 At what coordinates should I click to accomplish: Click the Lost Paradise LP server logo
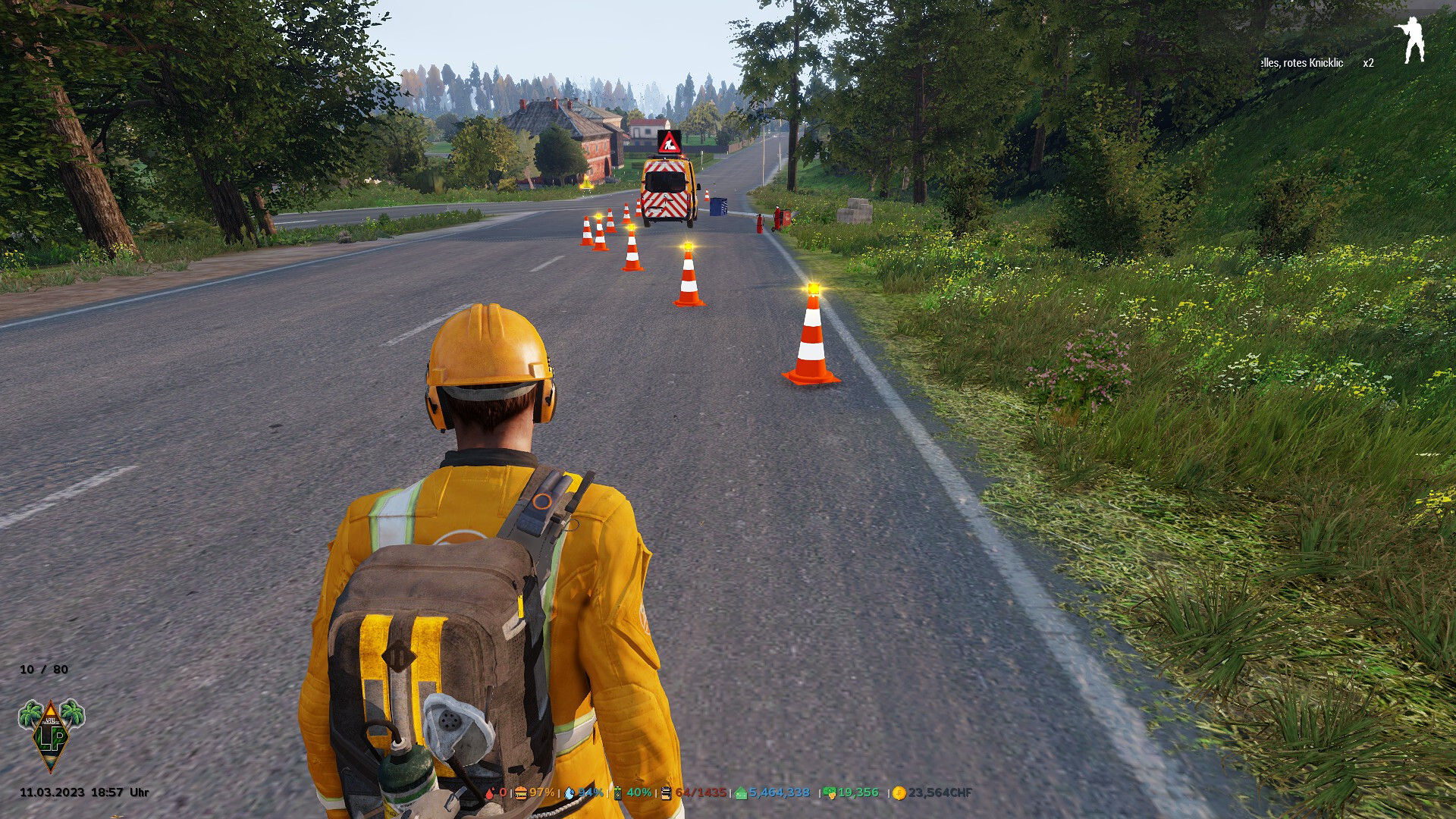tap(51, 734)
